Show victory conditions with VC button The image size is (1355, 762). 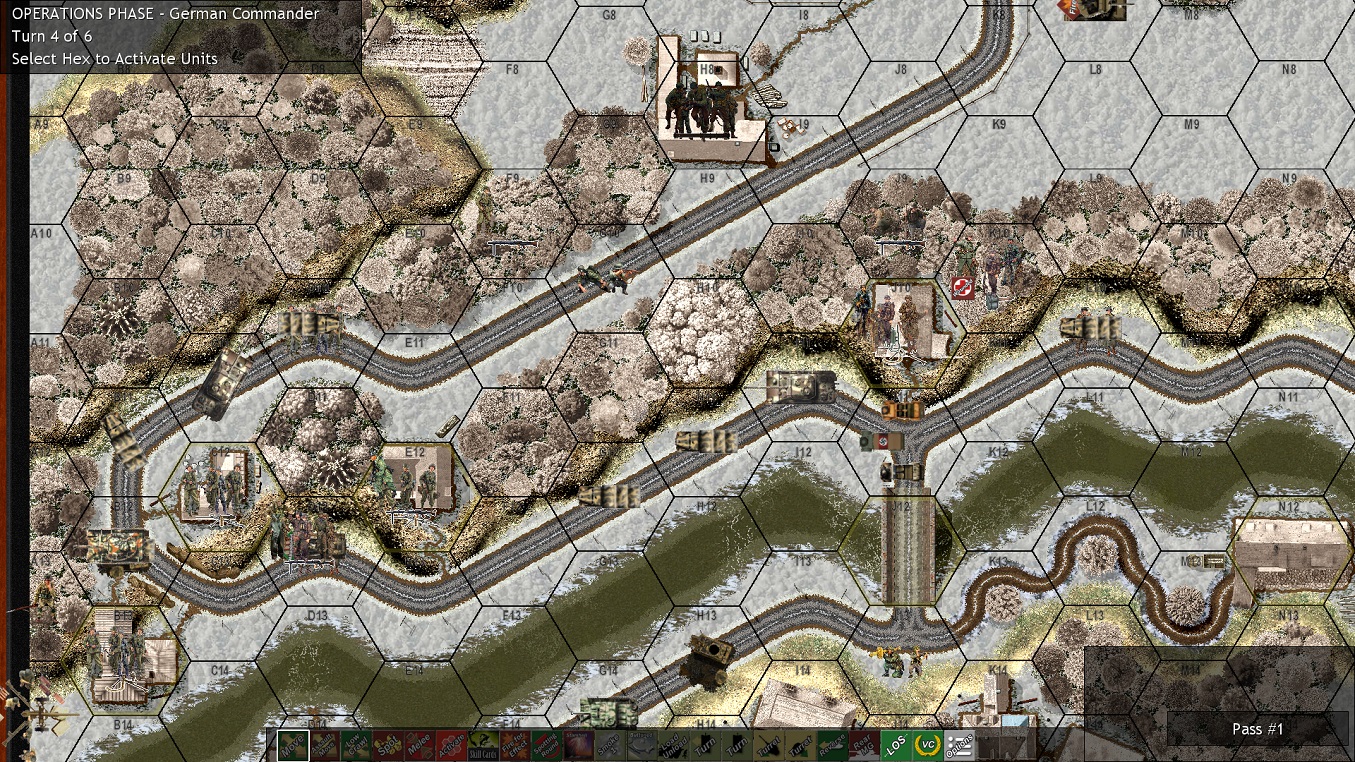926,746
